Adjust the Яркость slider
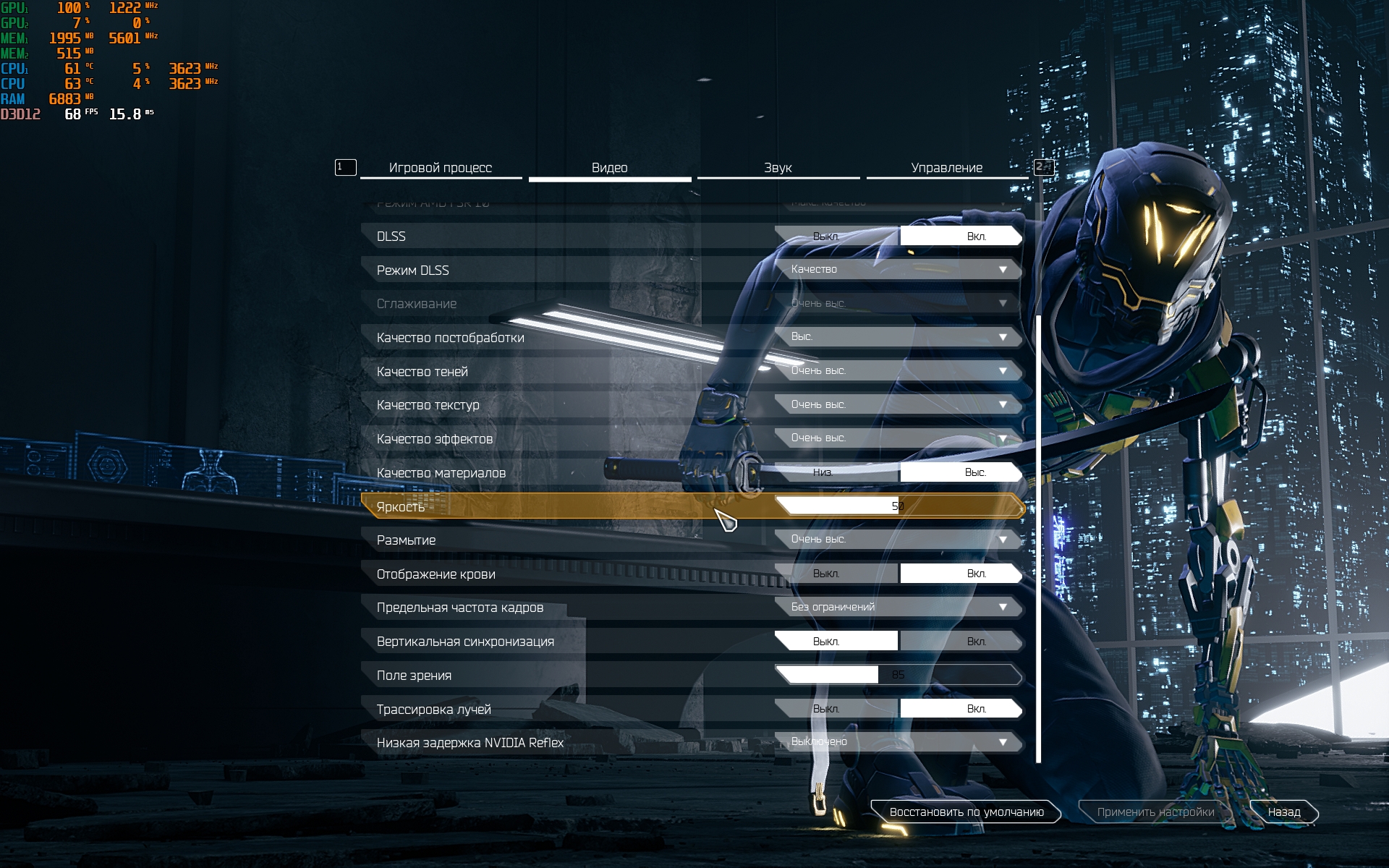 pos(898,506)
